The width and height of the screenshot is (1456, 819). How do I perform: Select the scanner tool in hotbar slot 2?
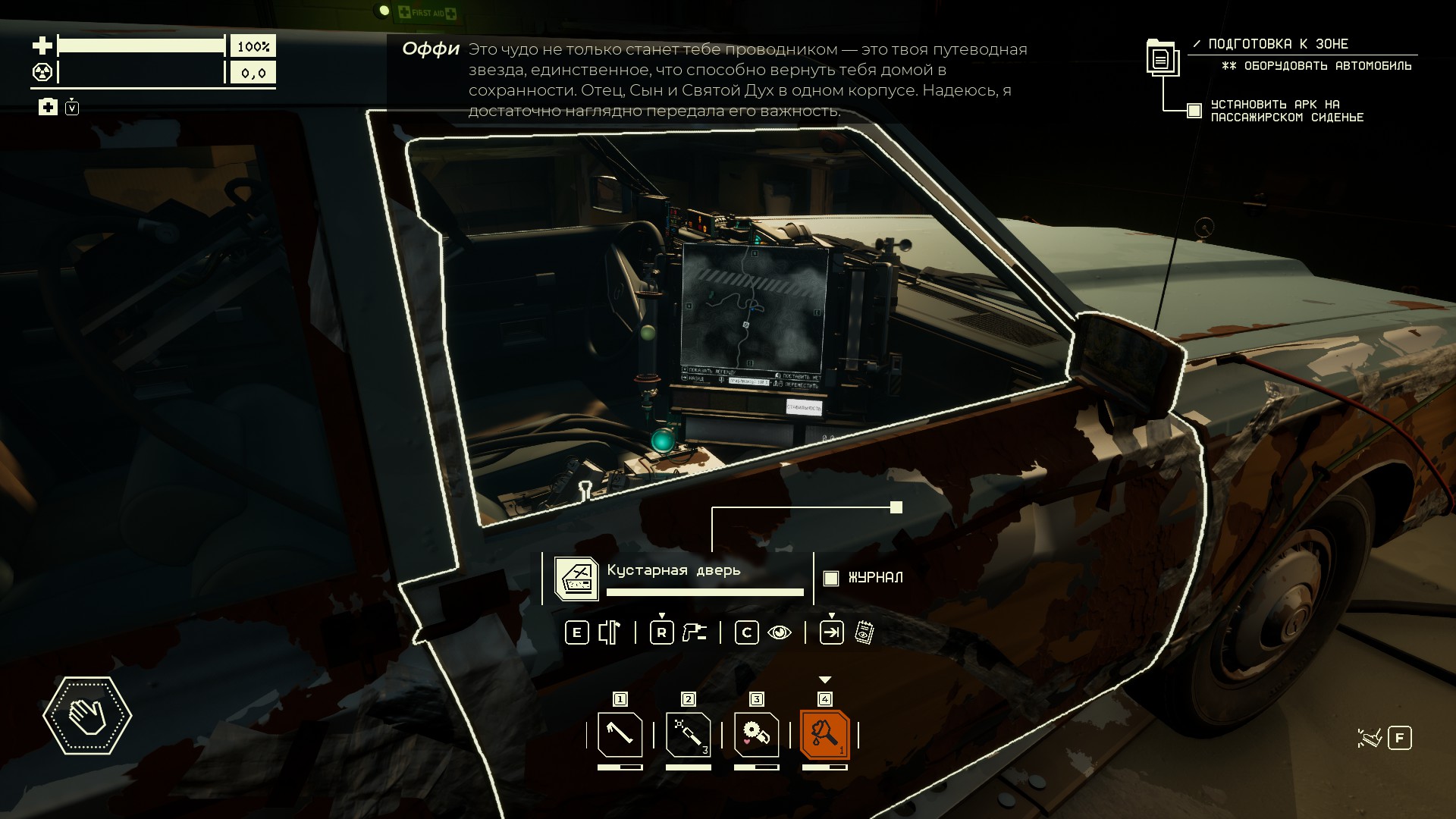[x=688, y=734]
